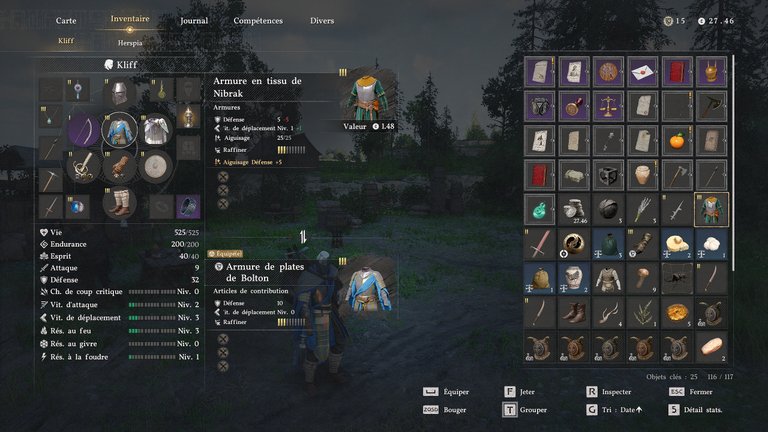
Task: Select the equipped helmet slot
Action: [120, 93]
